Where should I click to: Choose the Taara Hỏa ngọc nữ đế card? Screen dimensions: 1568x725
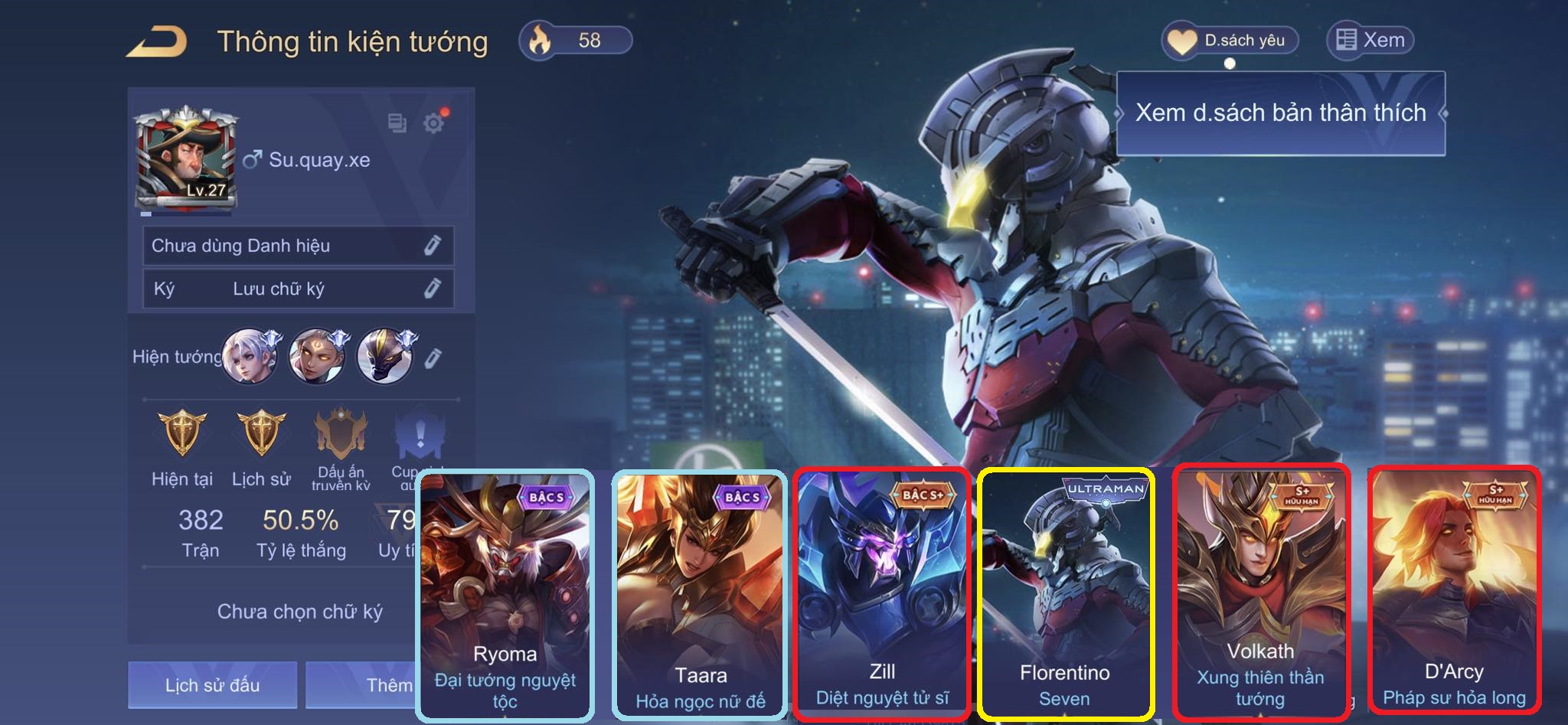(700, 595)
